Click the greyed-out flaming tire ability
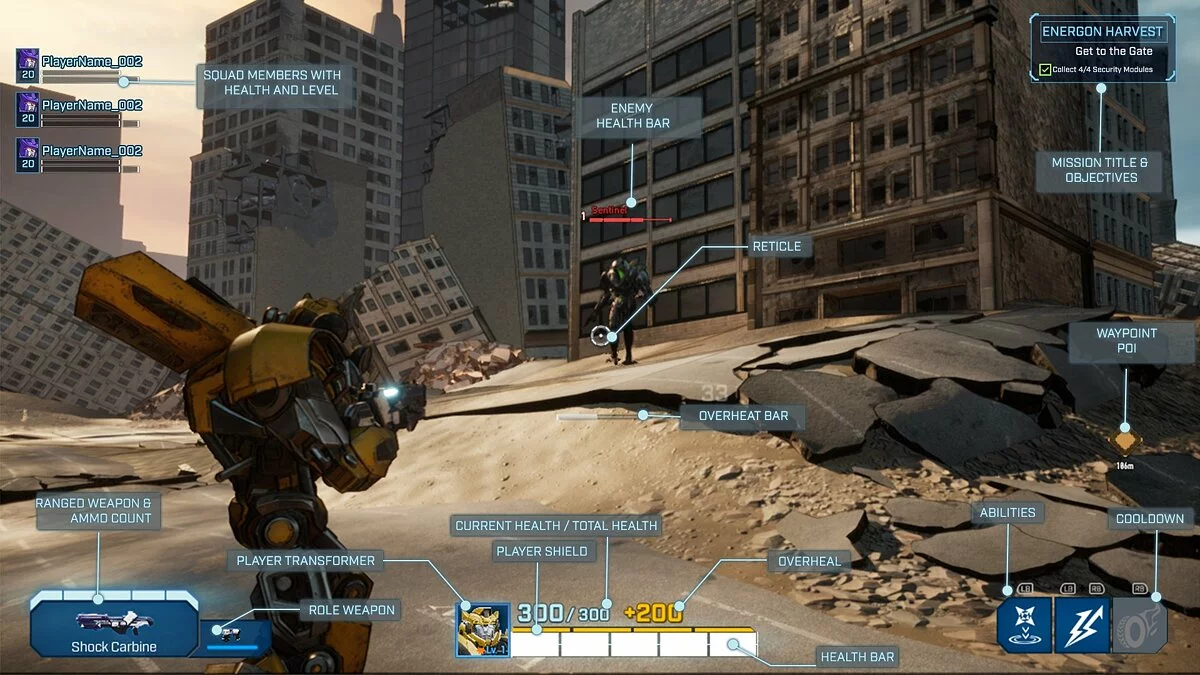1200x675 pixels. click(x=1140, y=626)
